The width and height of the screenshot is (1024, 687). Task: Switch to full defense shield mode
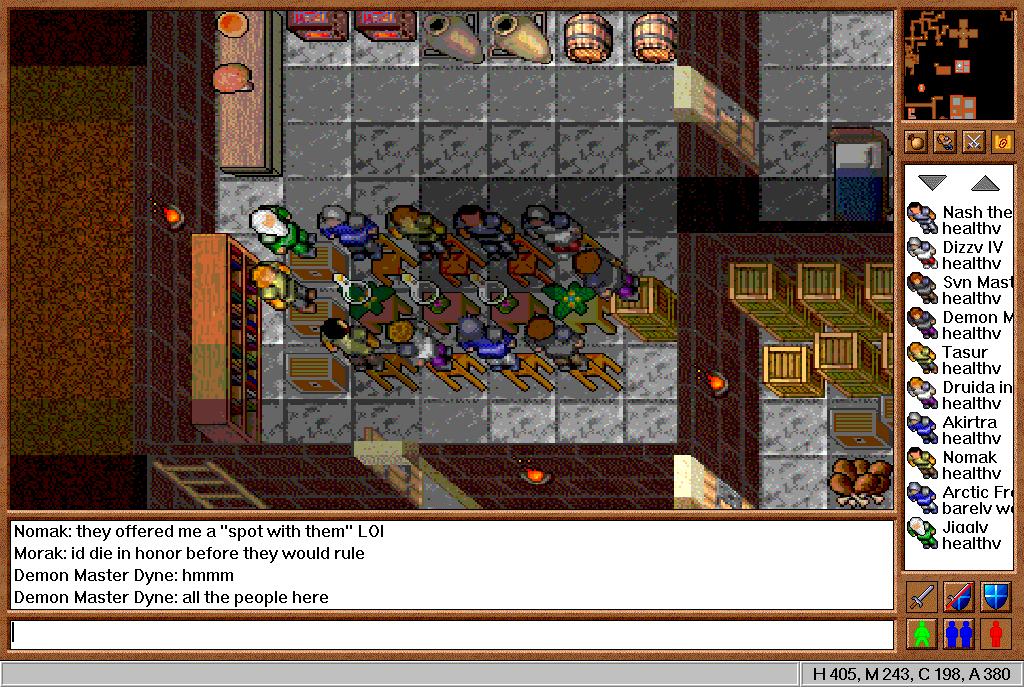coord(996,597)
